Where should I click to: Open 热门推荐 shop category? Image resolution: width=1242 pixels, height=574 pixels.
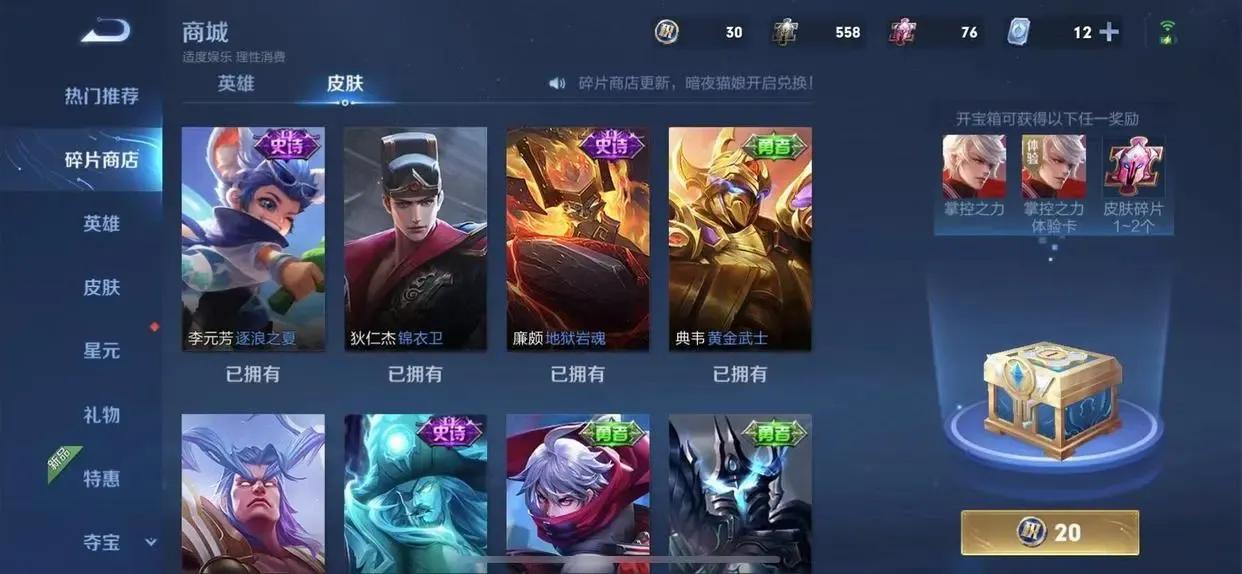click(x=101, y=96)
